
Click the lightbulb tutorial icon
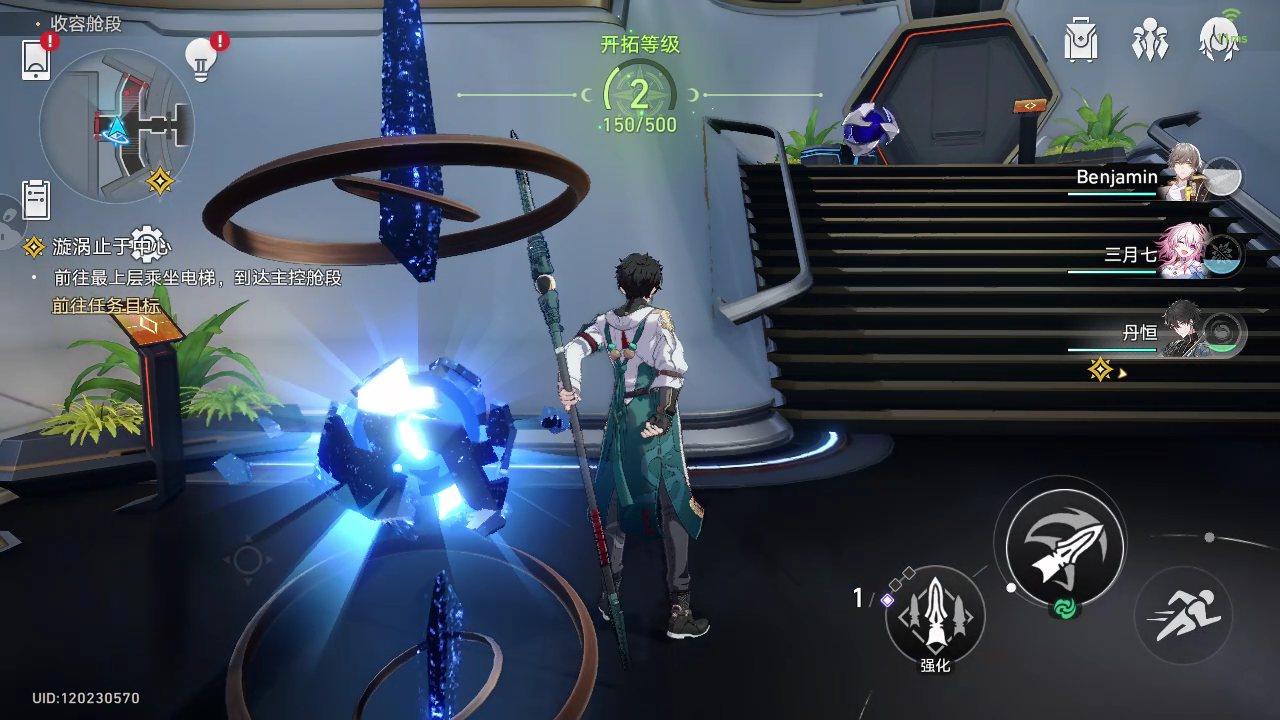pos(202,60)
